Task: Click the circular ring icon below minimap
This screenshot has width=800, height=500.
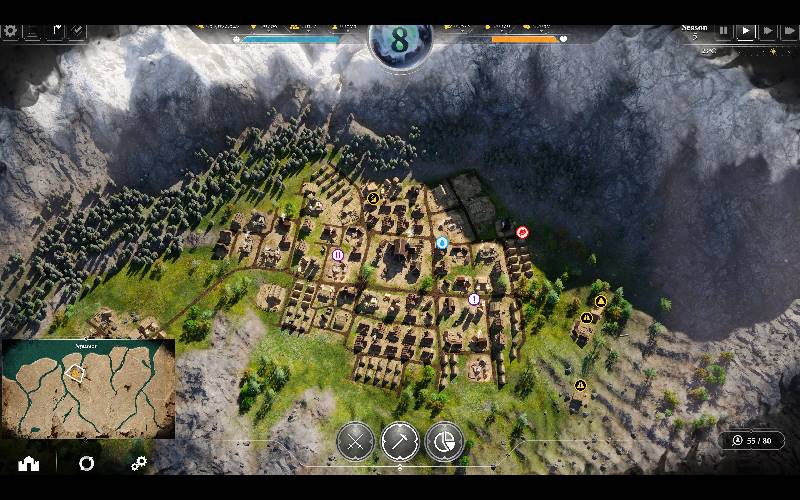Action: click(x=87, y=463)
